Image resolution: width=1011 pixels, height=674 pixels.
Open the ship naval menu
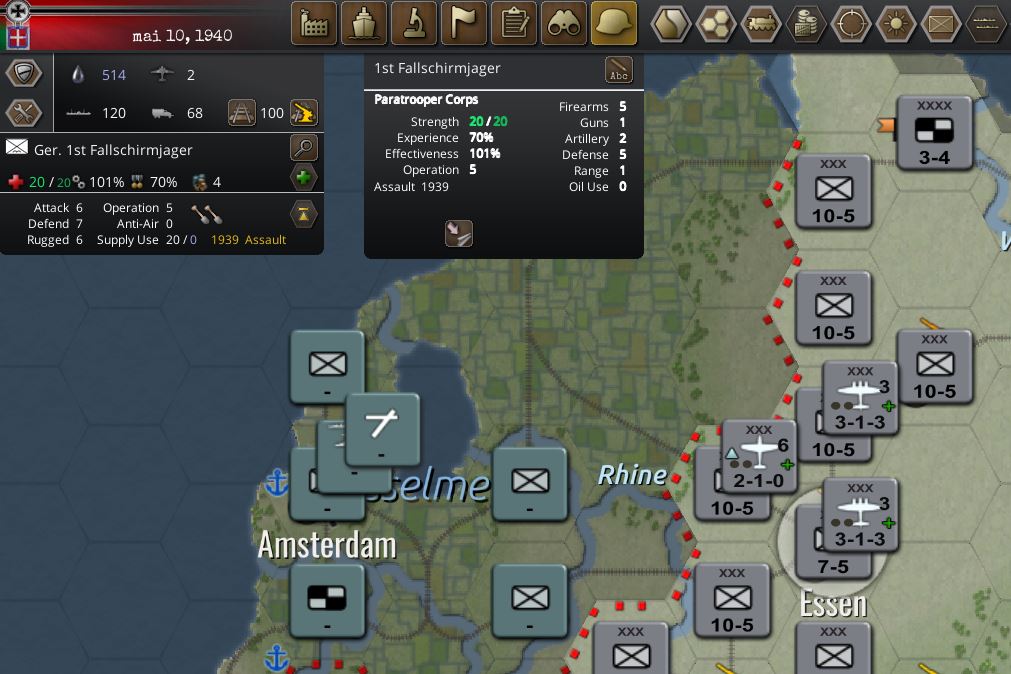point(364,24)
